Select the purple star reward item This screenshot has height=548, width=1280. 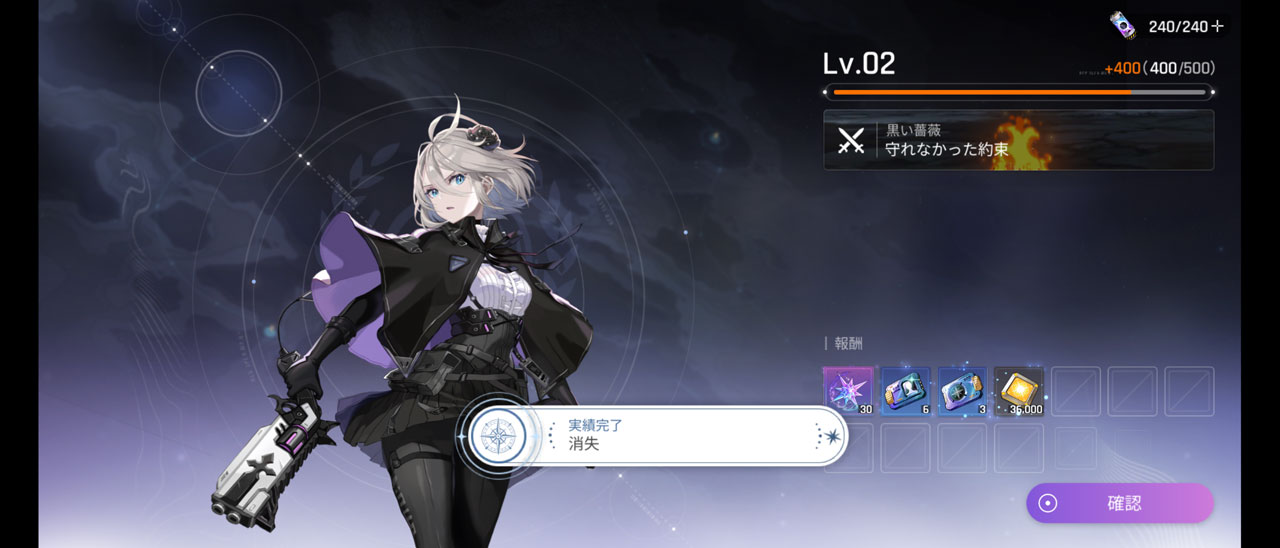pyautogui.click(x=848, y=391)
